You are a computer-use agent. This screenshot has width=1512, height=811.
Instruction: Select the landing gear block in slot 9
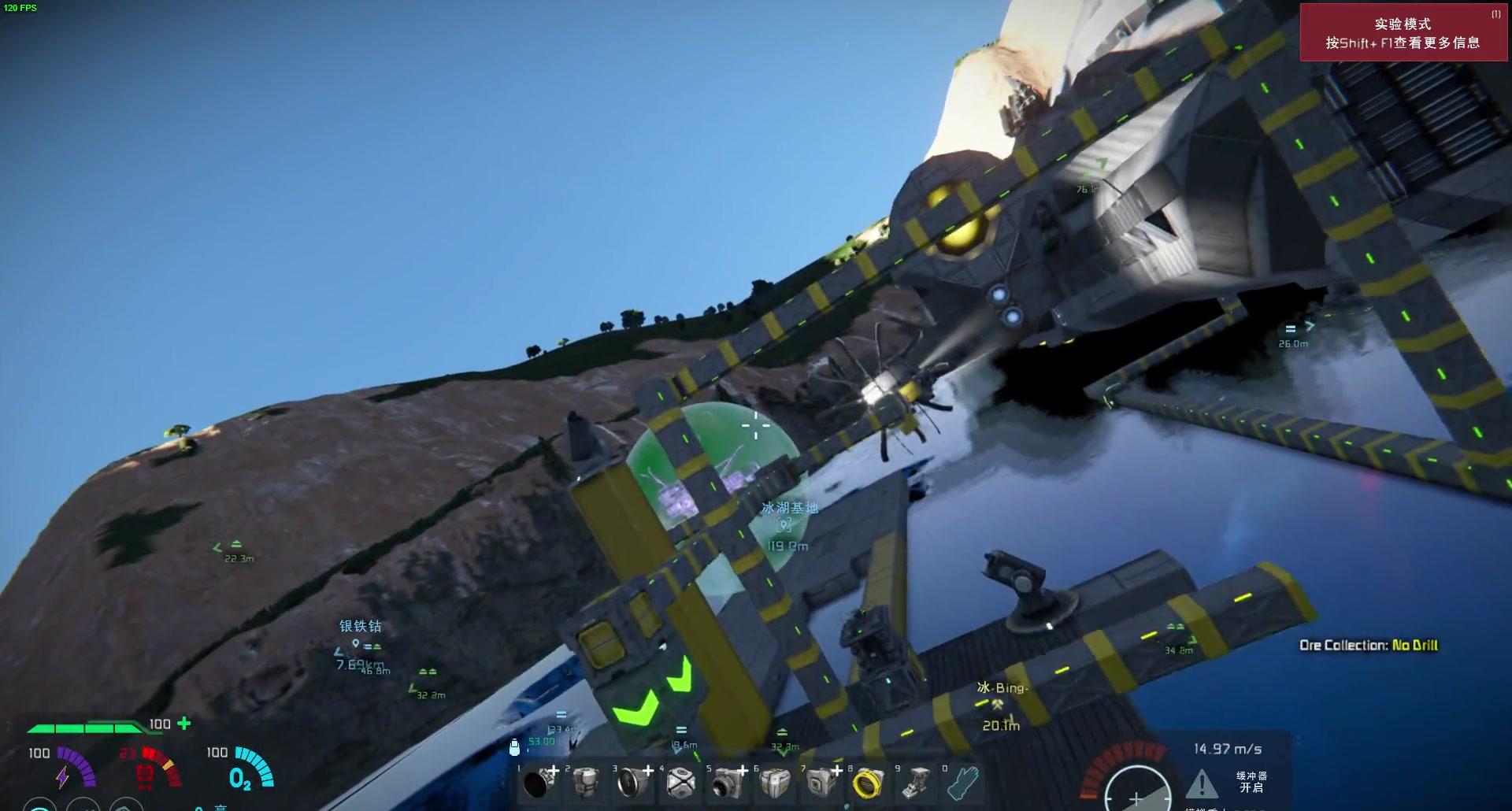click(916, 783)
